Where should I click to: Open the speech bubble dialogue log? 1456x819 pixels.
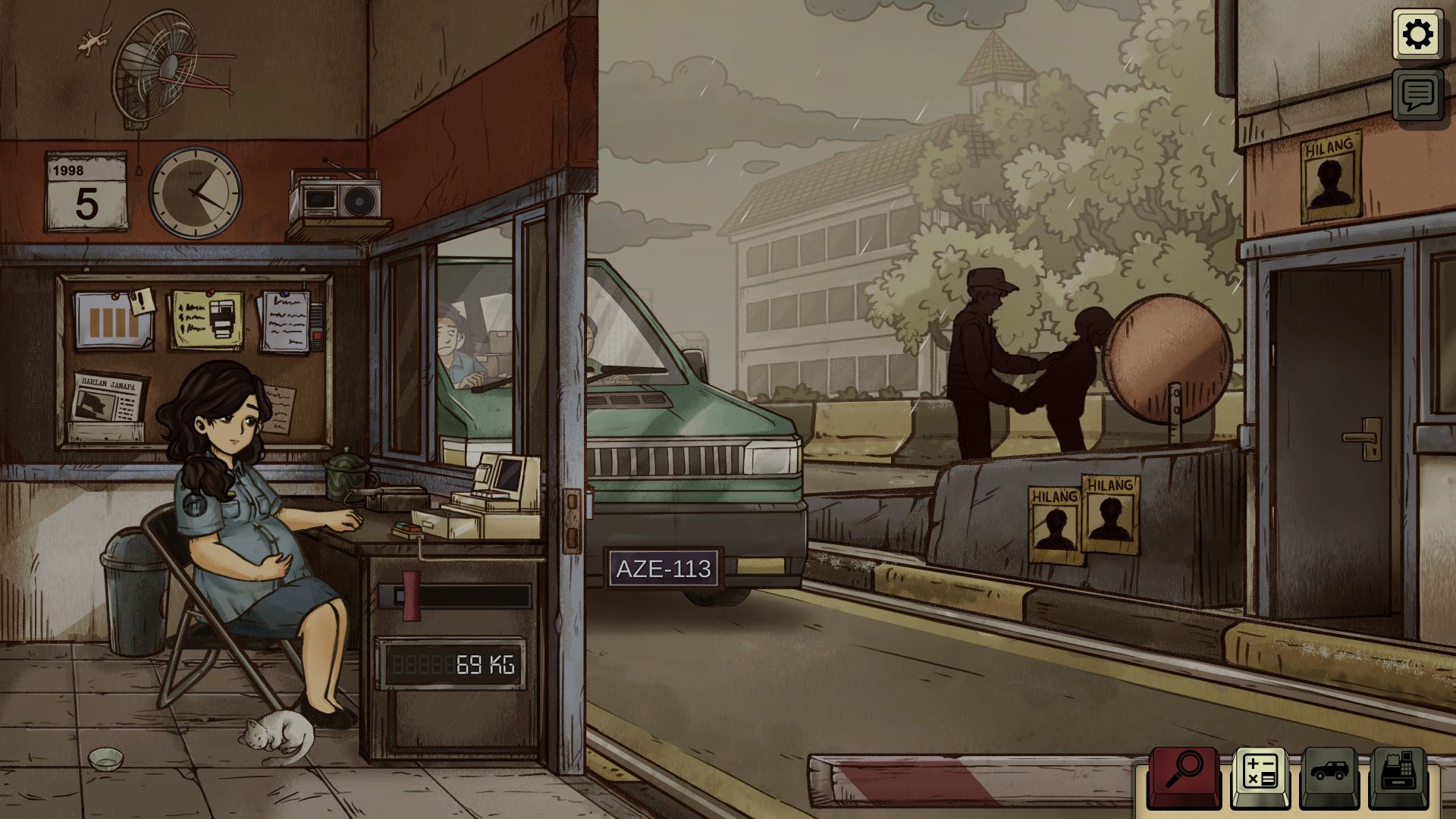pos(1417,95)
